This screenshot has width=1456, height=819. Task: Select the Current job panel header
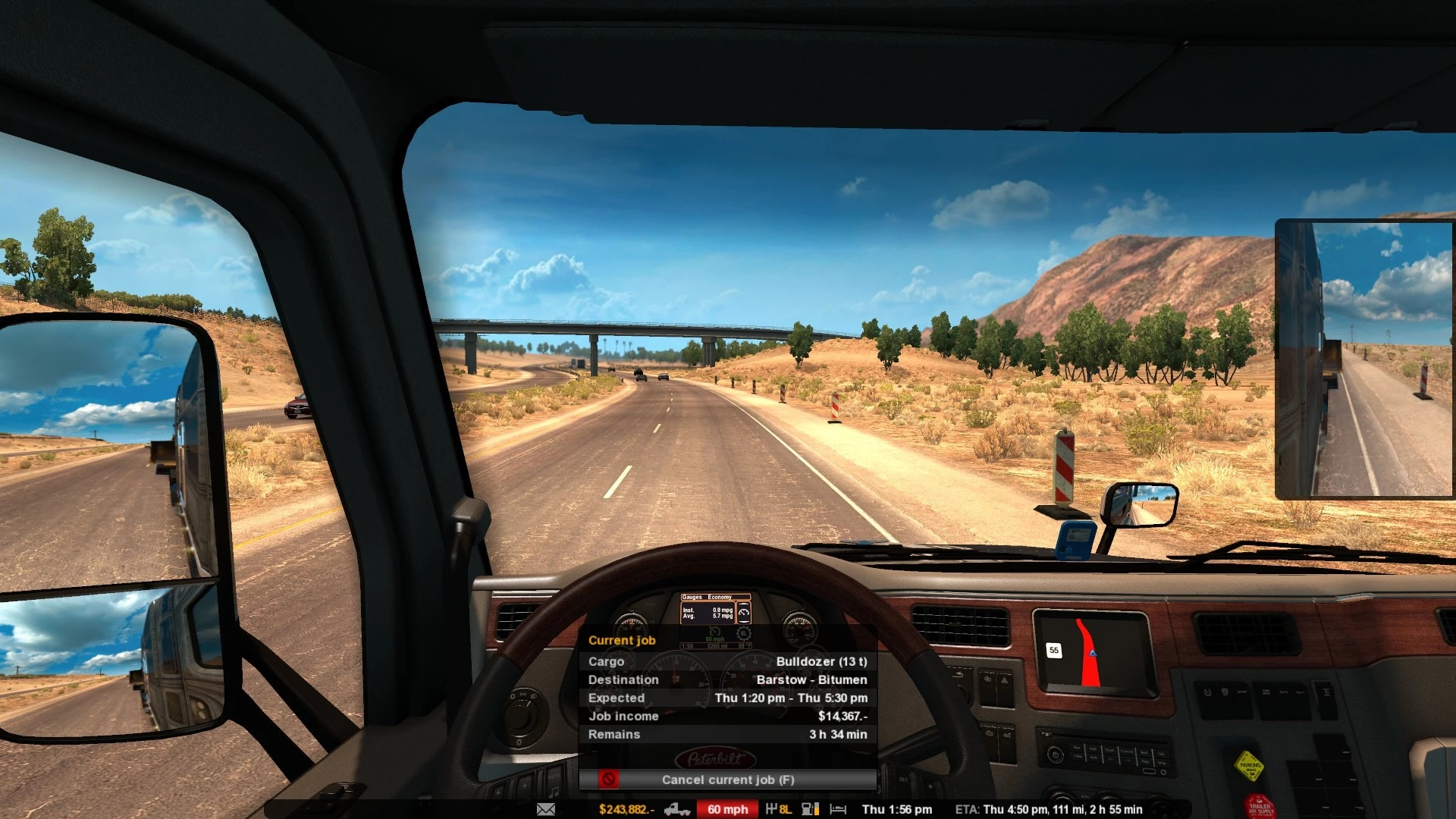(x=622, y=640)
